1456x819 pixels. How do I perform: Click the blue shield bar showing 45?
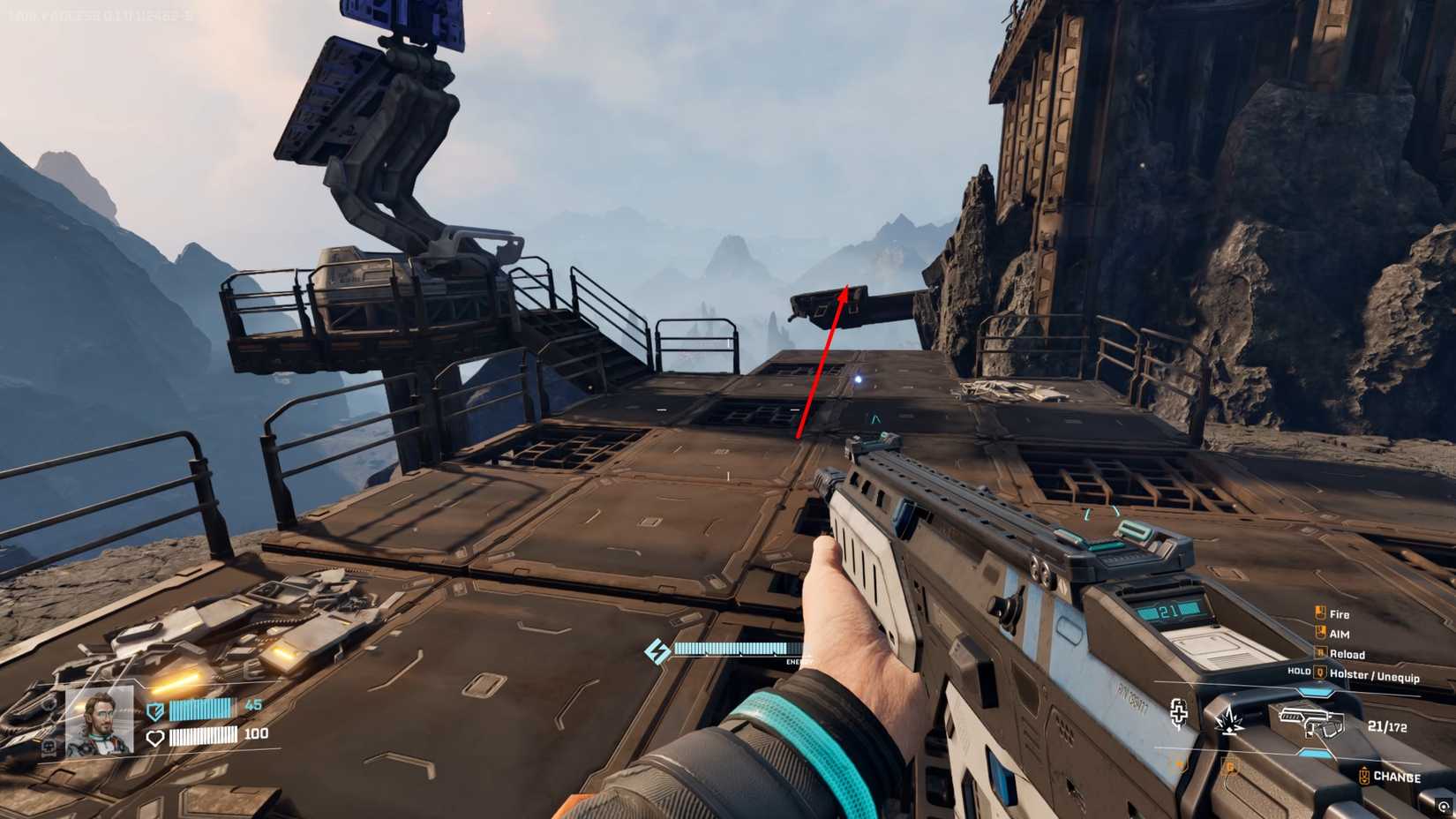coord(201,710)
